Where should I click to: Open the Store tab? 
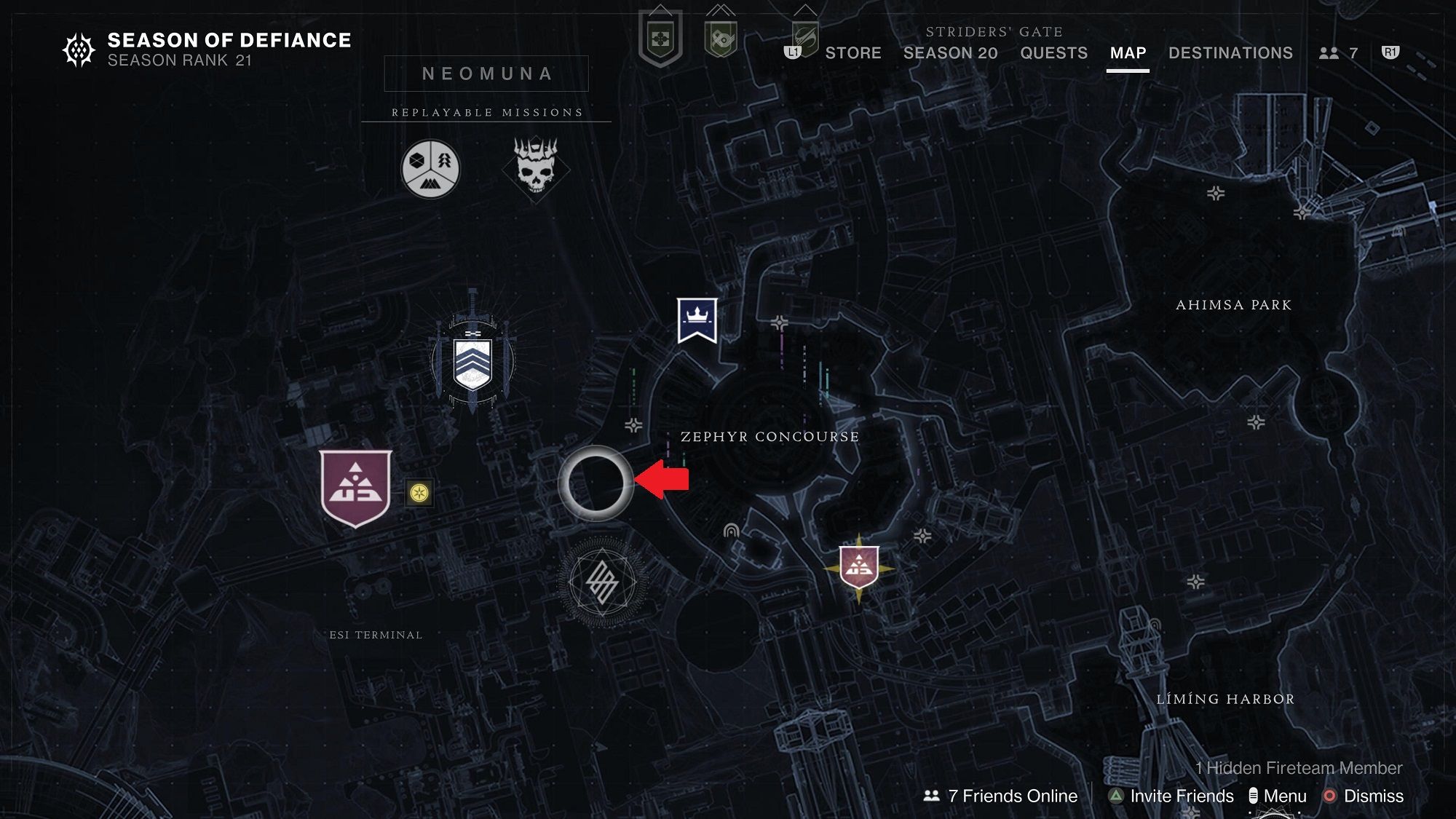852,53
